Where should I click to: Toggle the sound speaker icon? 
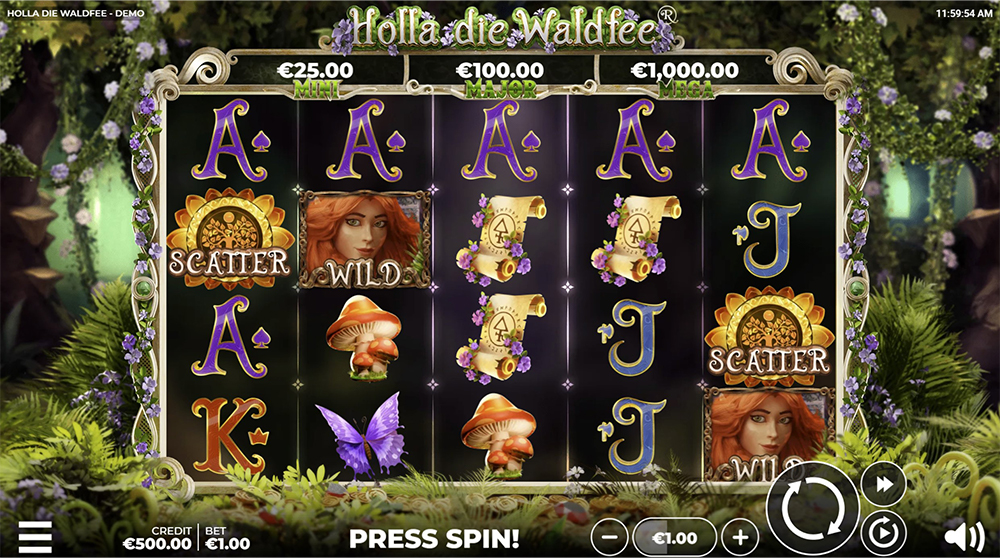coord(963,536)
